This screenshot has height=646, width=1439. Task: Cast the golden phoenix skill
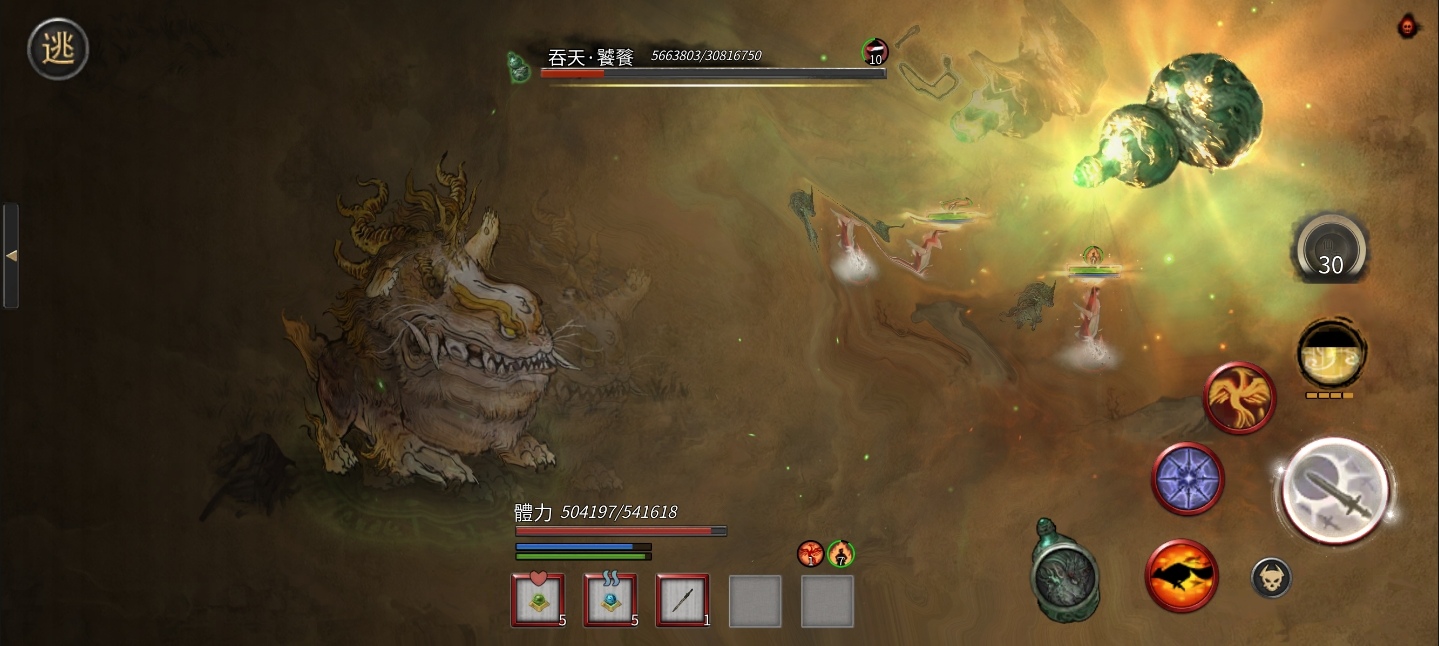(1239, 398)
